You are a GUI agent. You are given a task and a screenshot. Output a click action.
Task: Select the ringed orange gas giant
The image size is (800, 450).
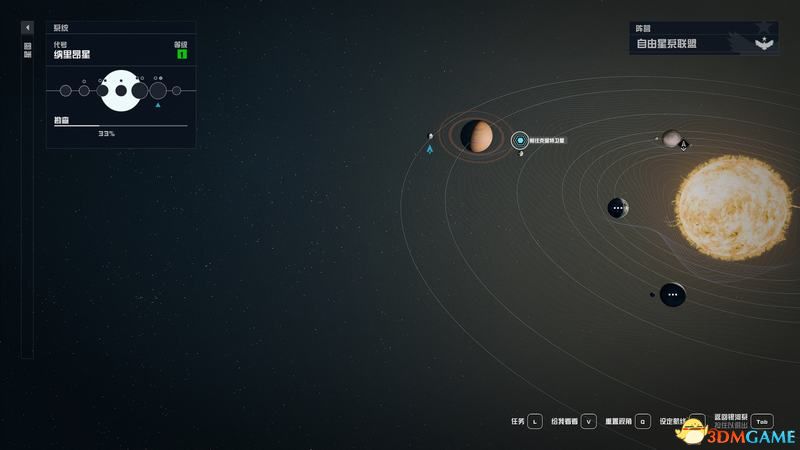[479, 136]
